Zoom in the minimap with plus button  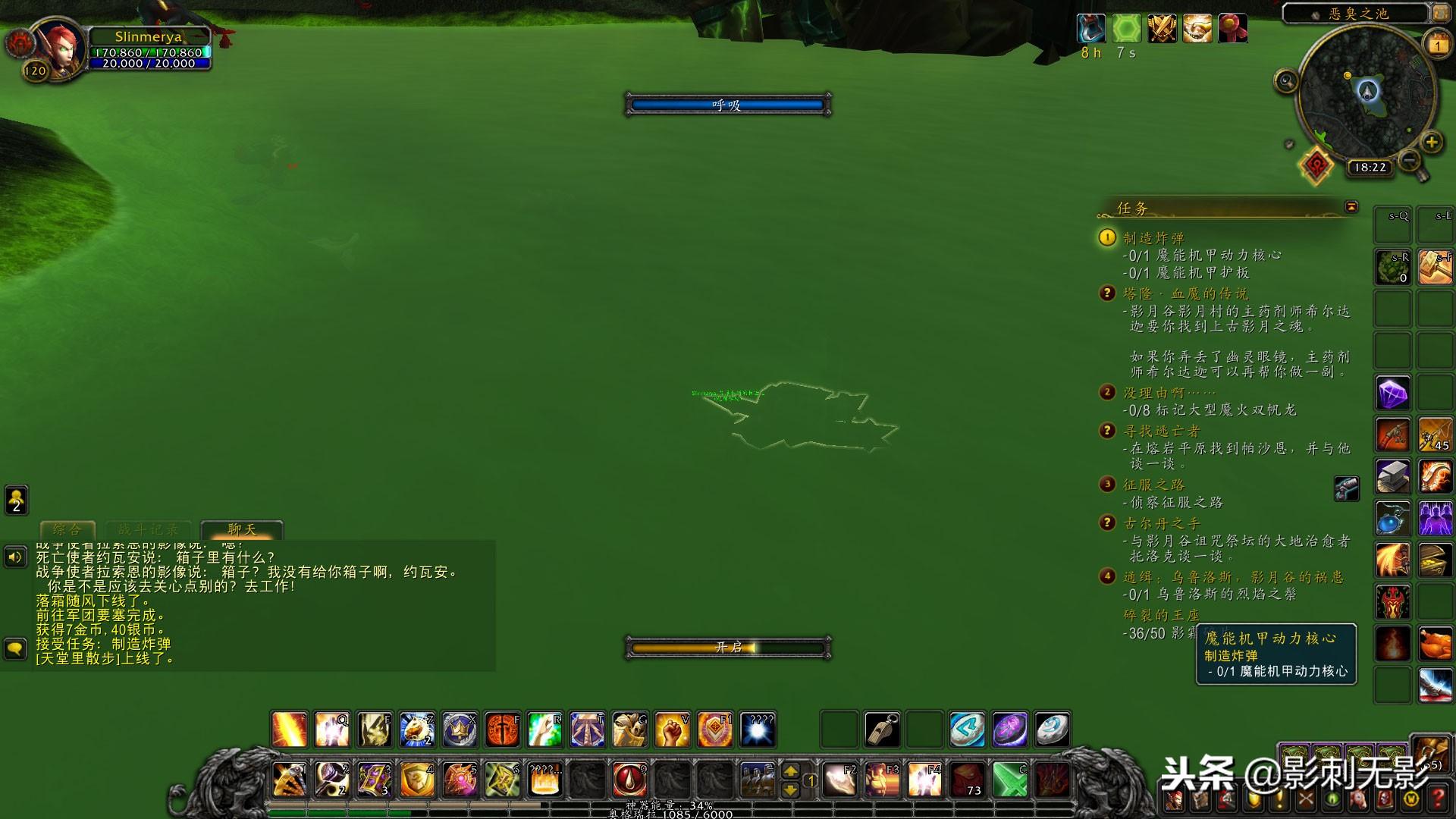[x=1431, y=142]
